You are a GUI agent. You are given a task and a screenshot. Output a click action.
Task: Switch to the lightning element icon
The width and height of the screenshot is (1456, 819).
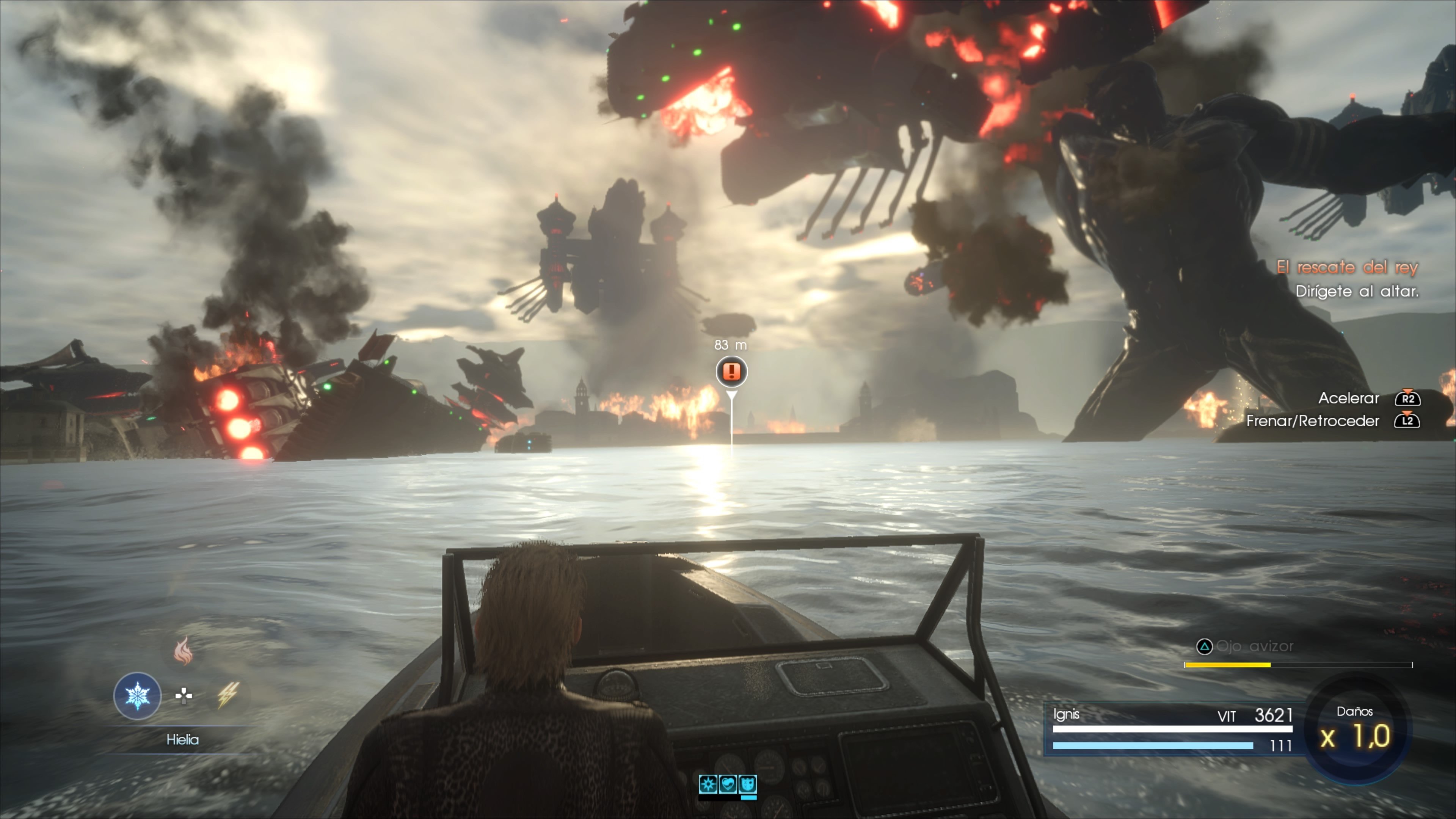(228, 695)
